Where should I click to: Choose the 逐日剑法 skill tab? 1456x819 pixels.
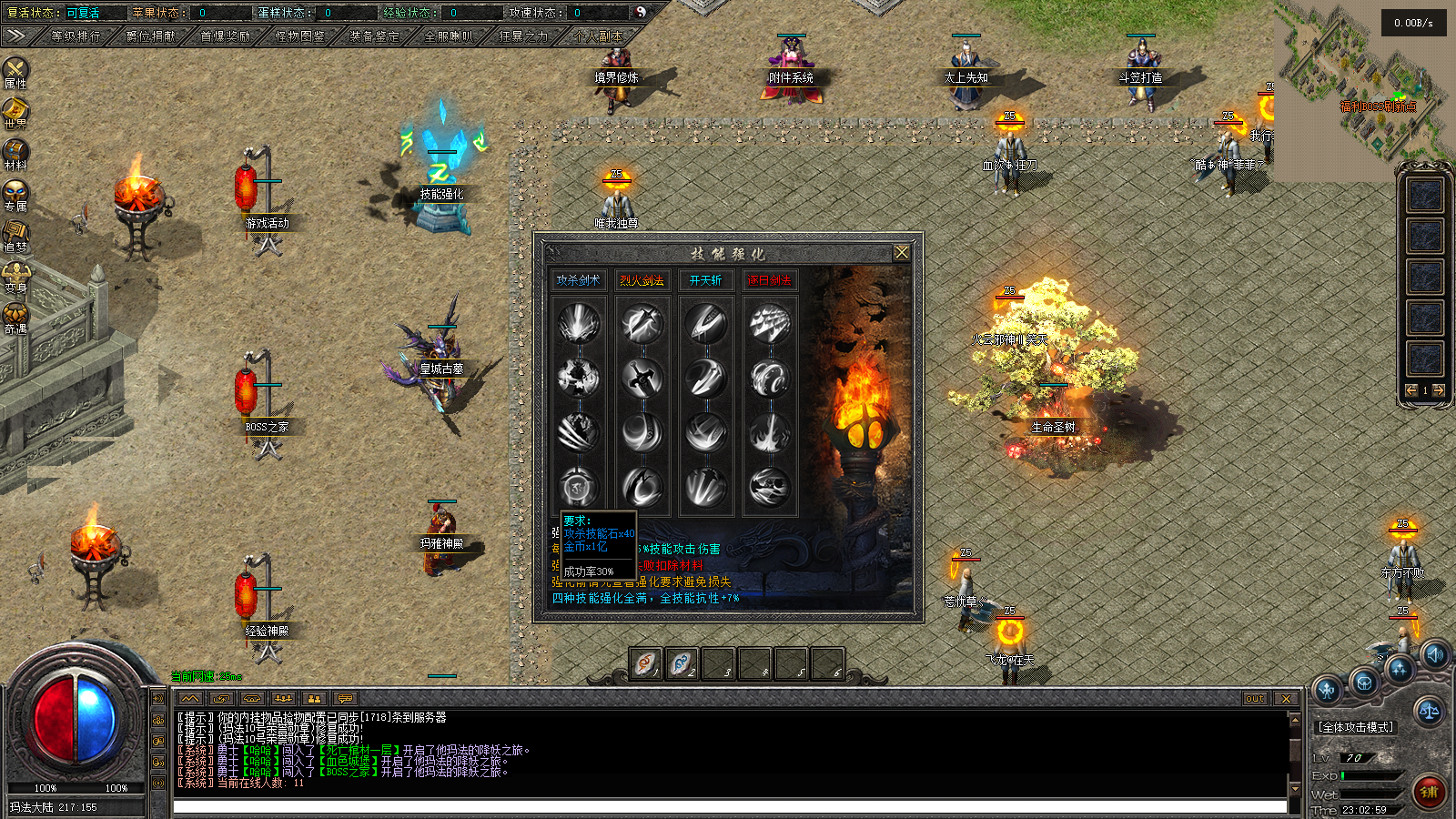769,280
